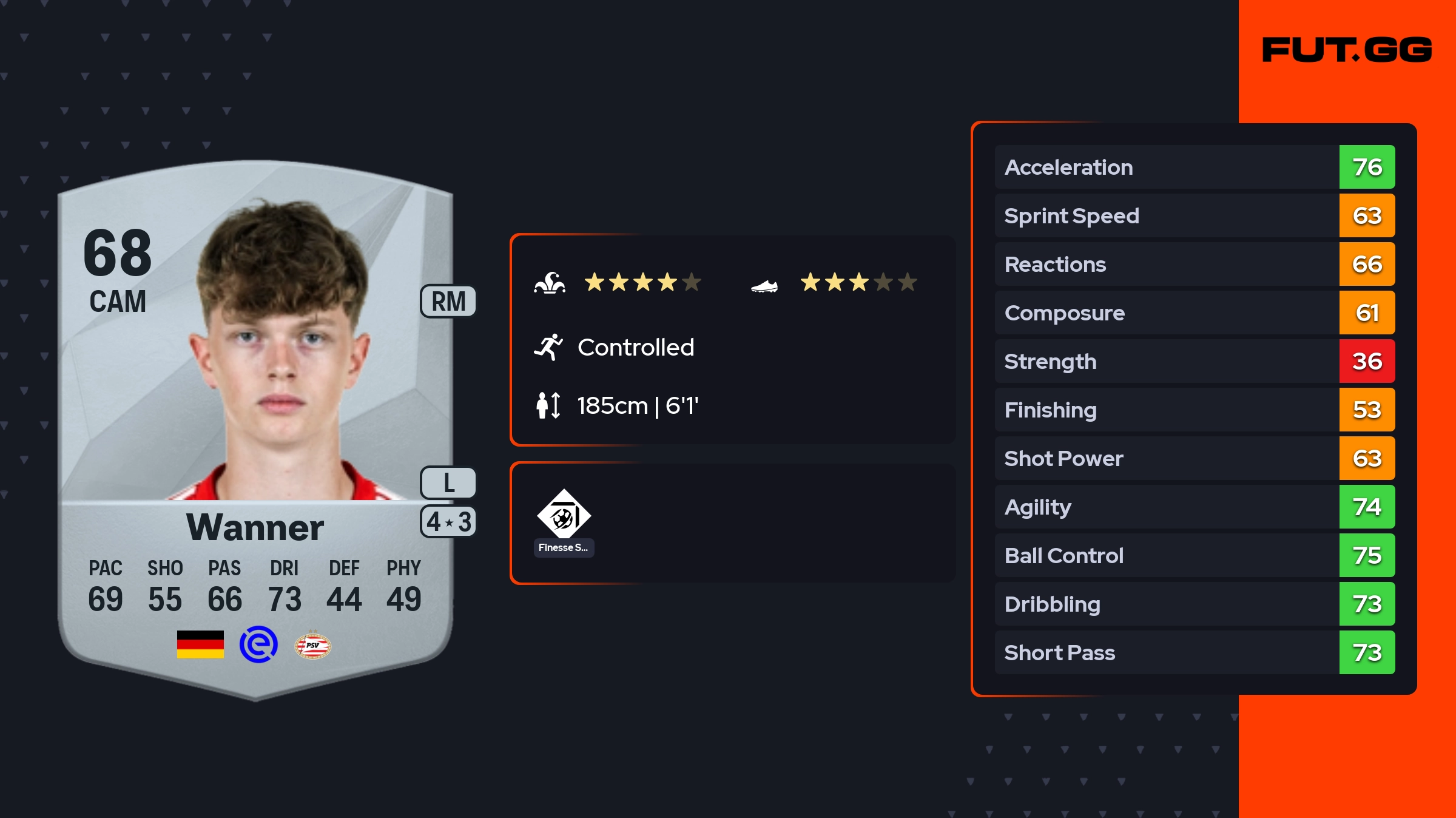
Task: Click the RM alternate position badge
Action: 448,302
